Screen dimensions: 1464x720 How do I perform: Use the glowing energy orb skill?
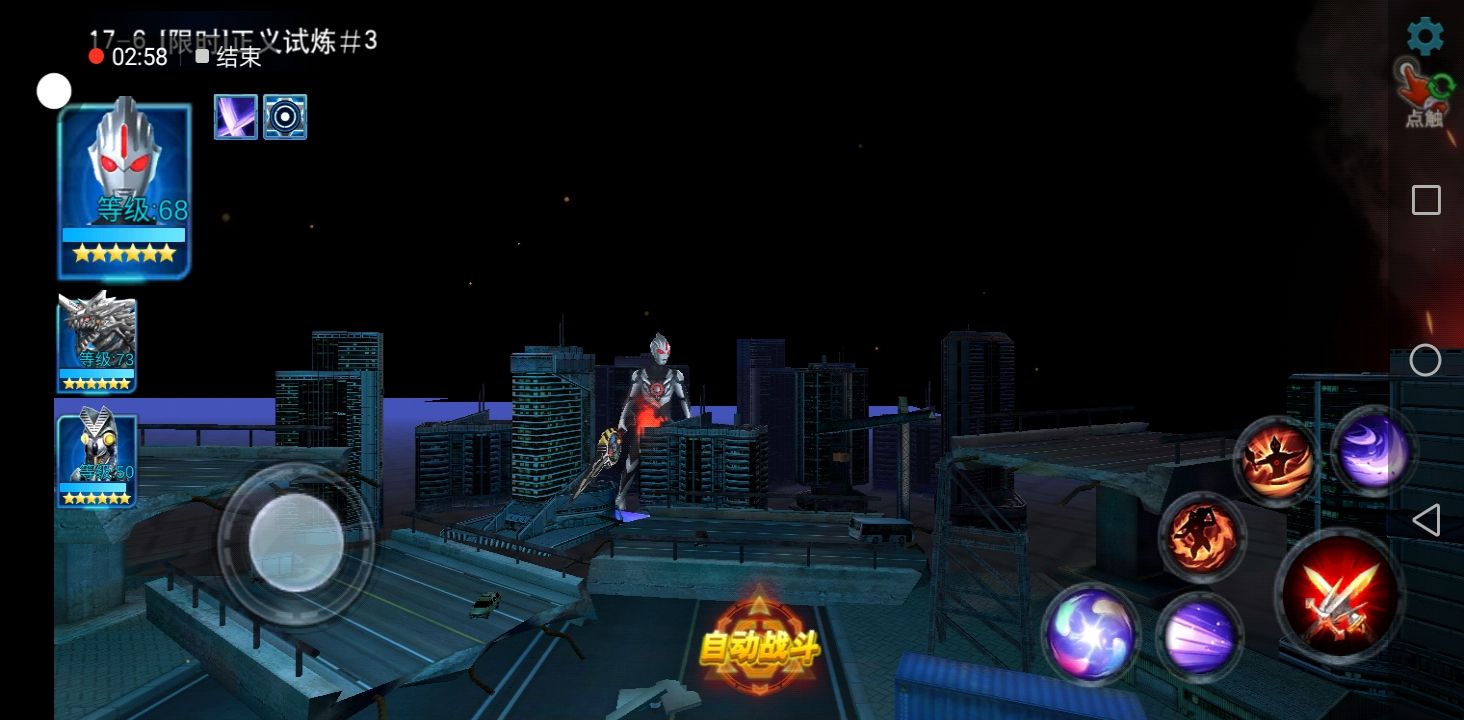point(1090,634)
